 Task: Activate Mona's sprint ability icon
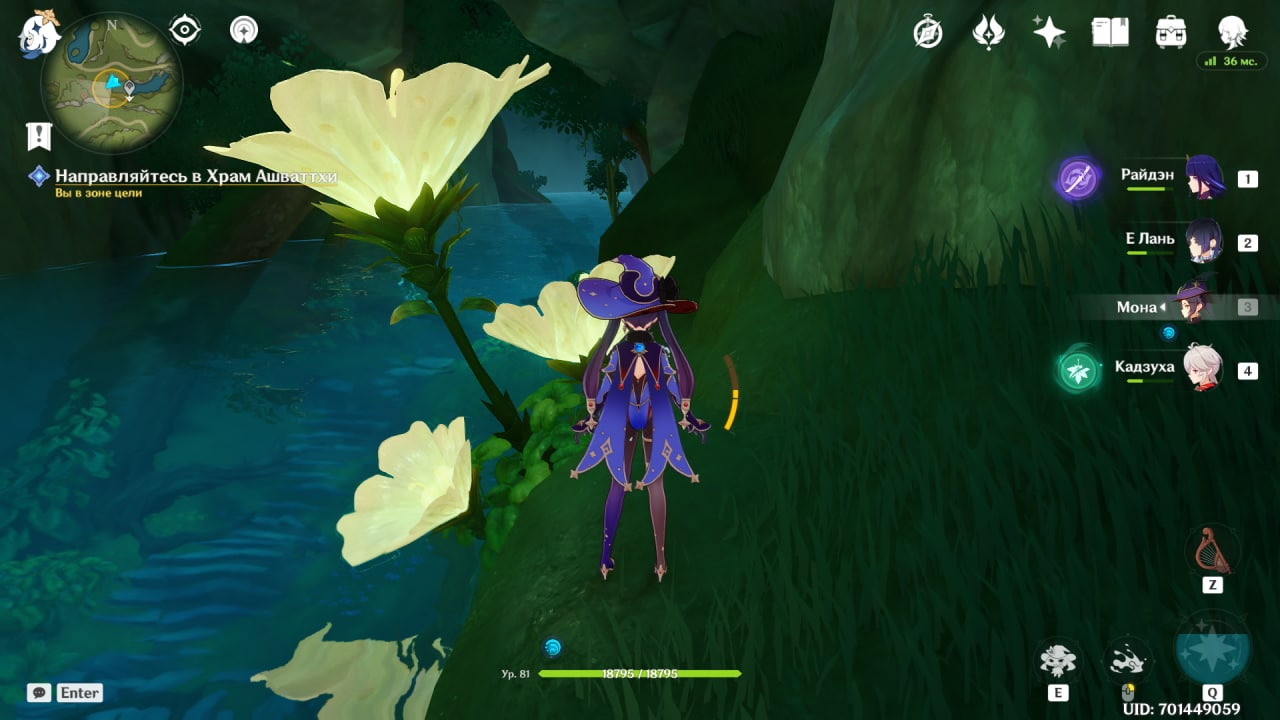(1128, 660)
